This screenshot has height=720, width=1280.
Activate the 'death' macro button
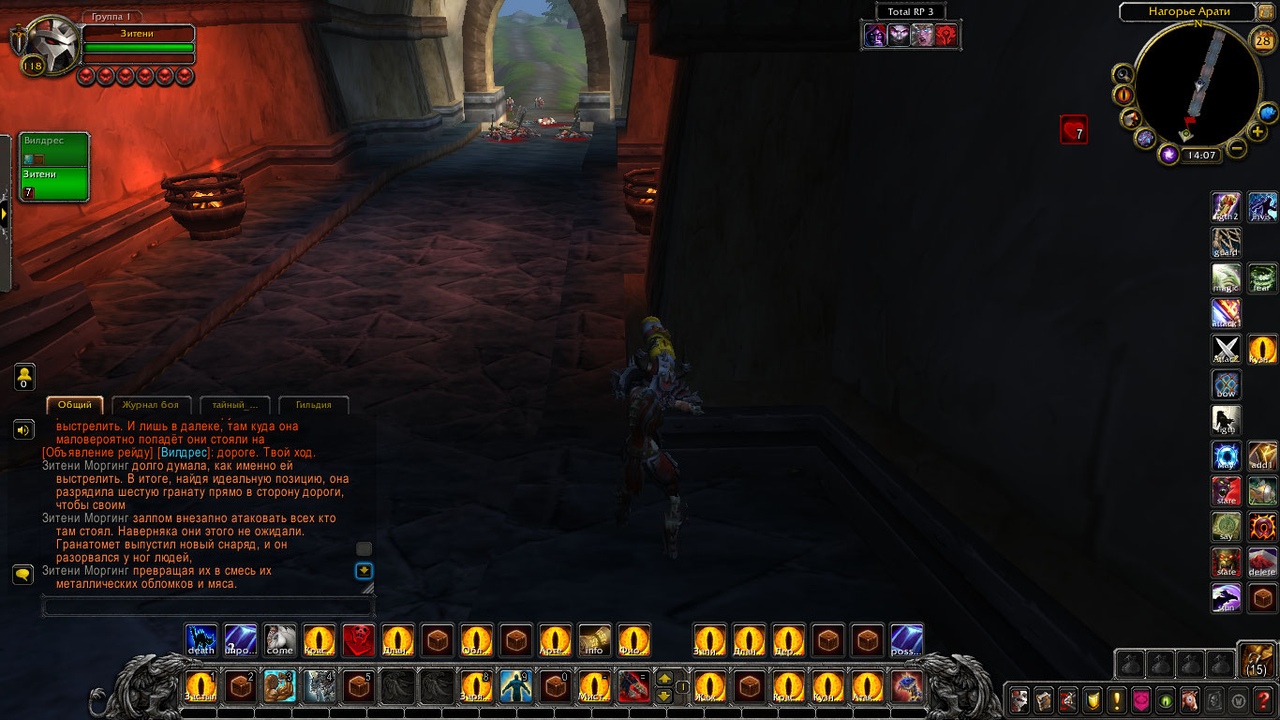click(x=201, y=639)
